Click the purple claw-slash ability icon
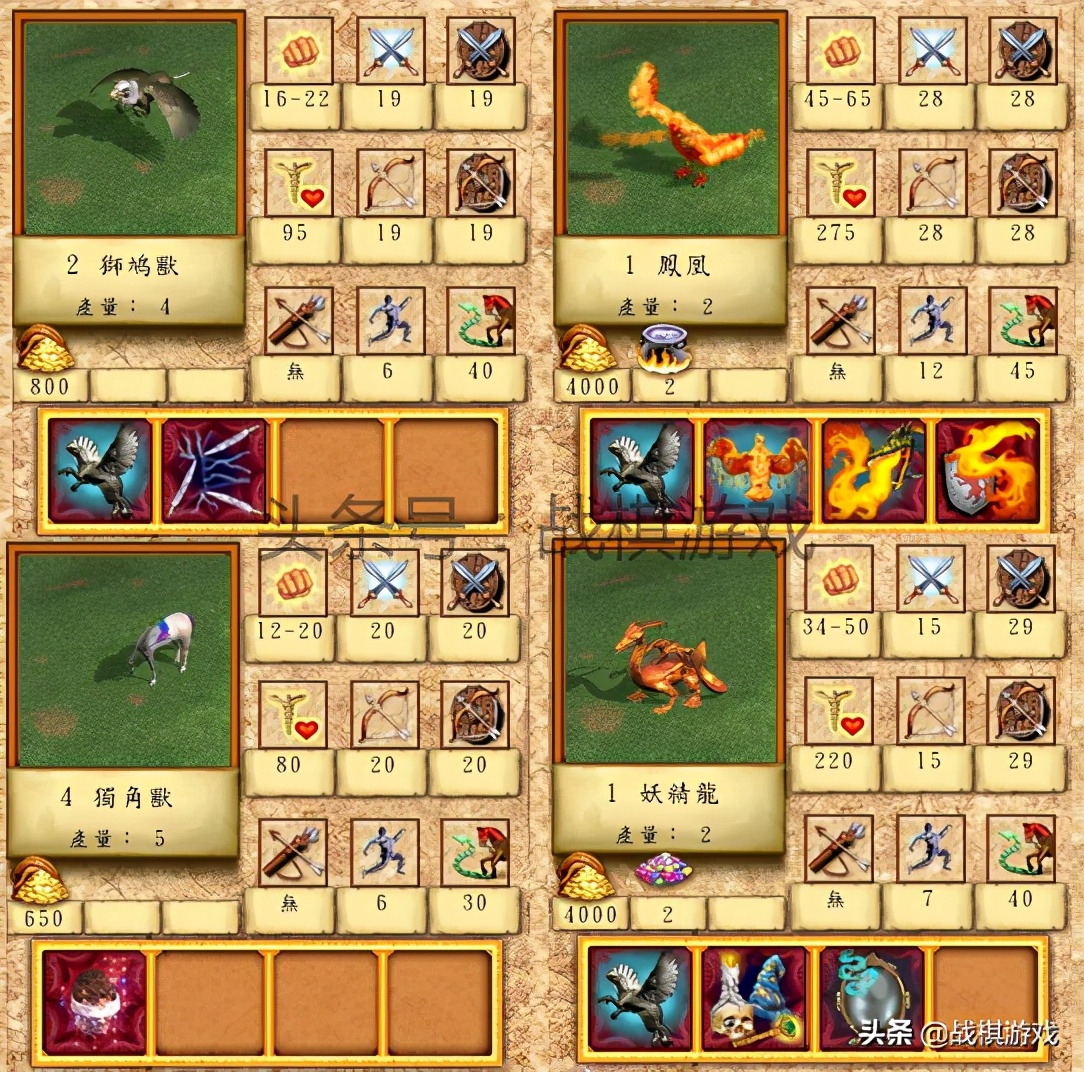 (214, 470)
